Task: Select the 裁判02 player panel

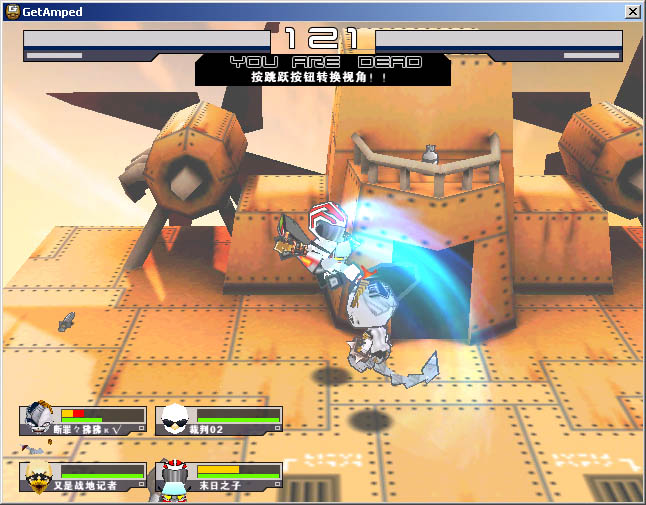Action: pyautogui.click(x=236, y=419)
